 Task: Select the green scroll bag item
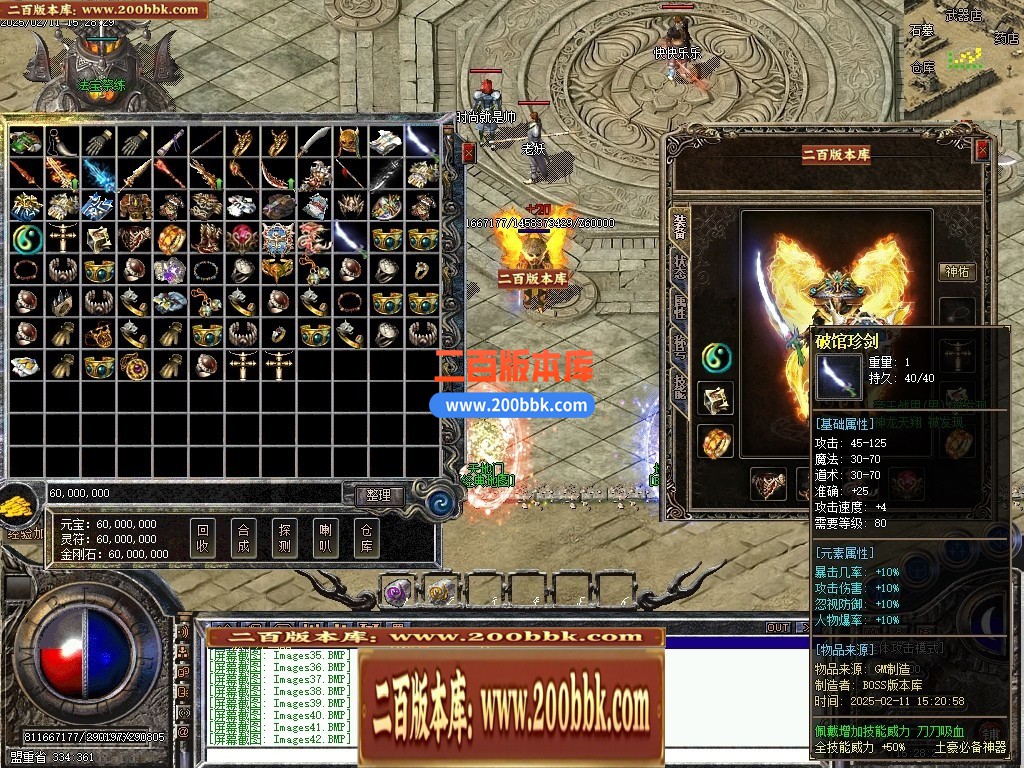tap(26, 141)
